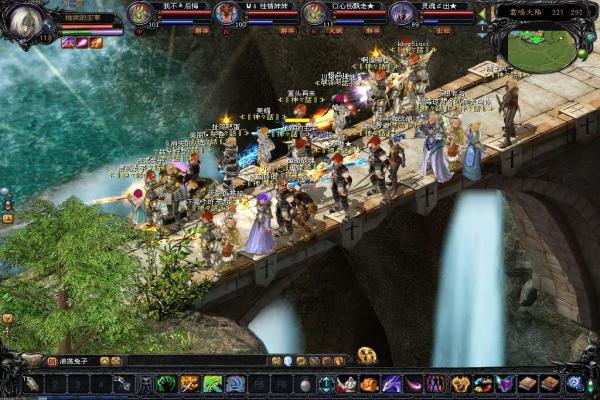Use the orange fist skill icon
600x400 pixels.
coord(369,384)
